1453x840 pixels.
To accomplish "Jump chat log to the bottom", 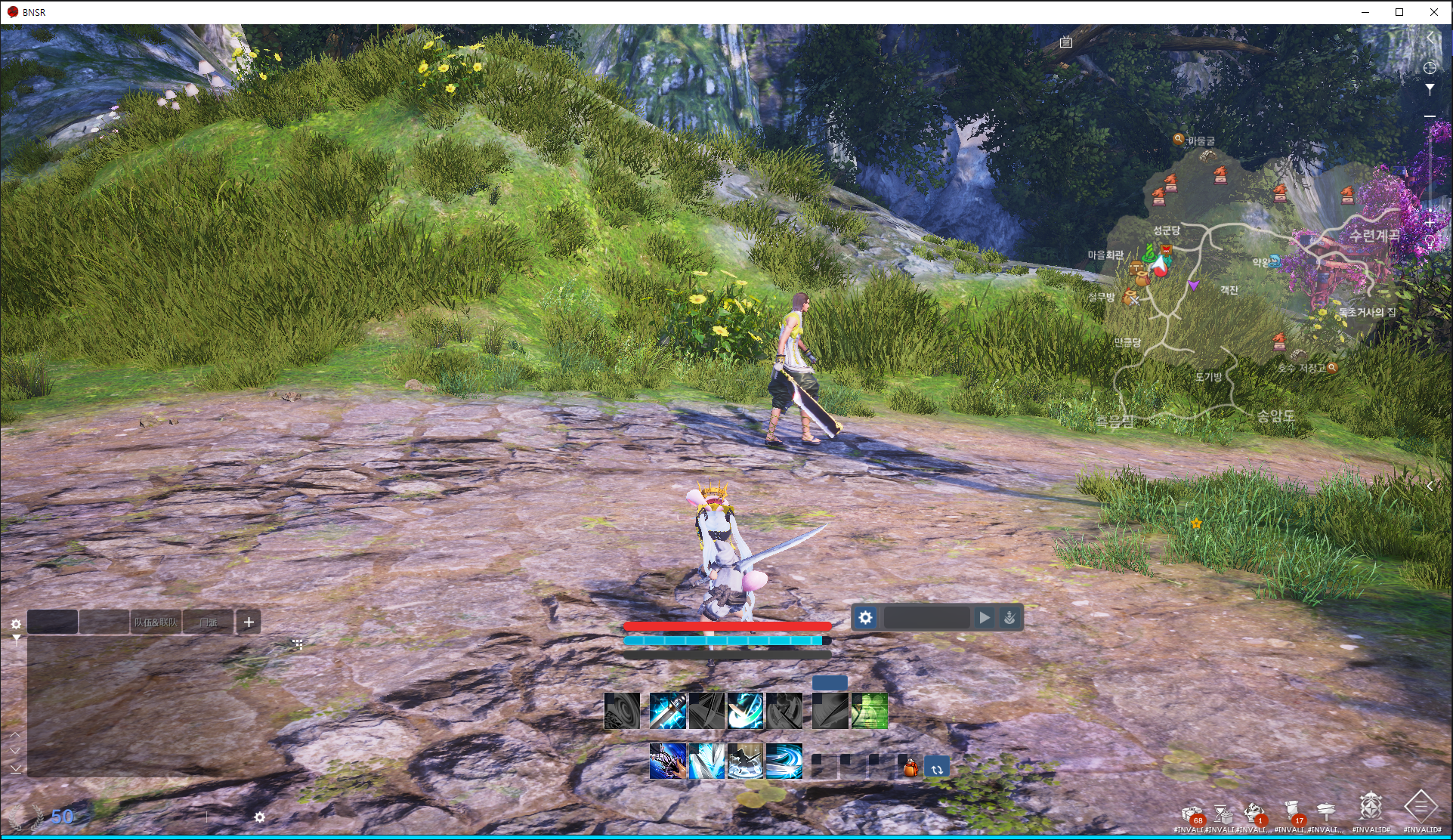I will (x=16, y=768).
